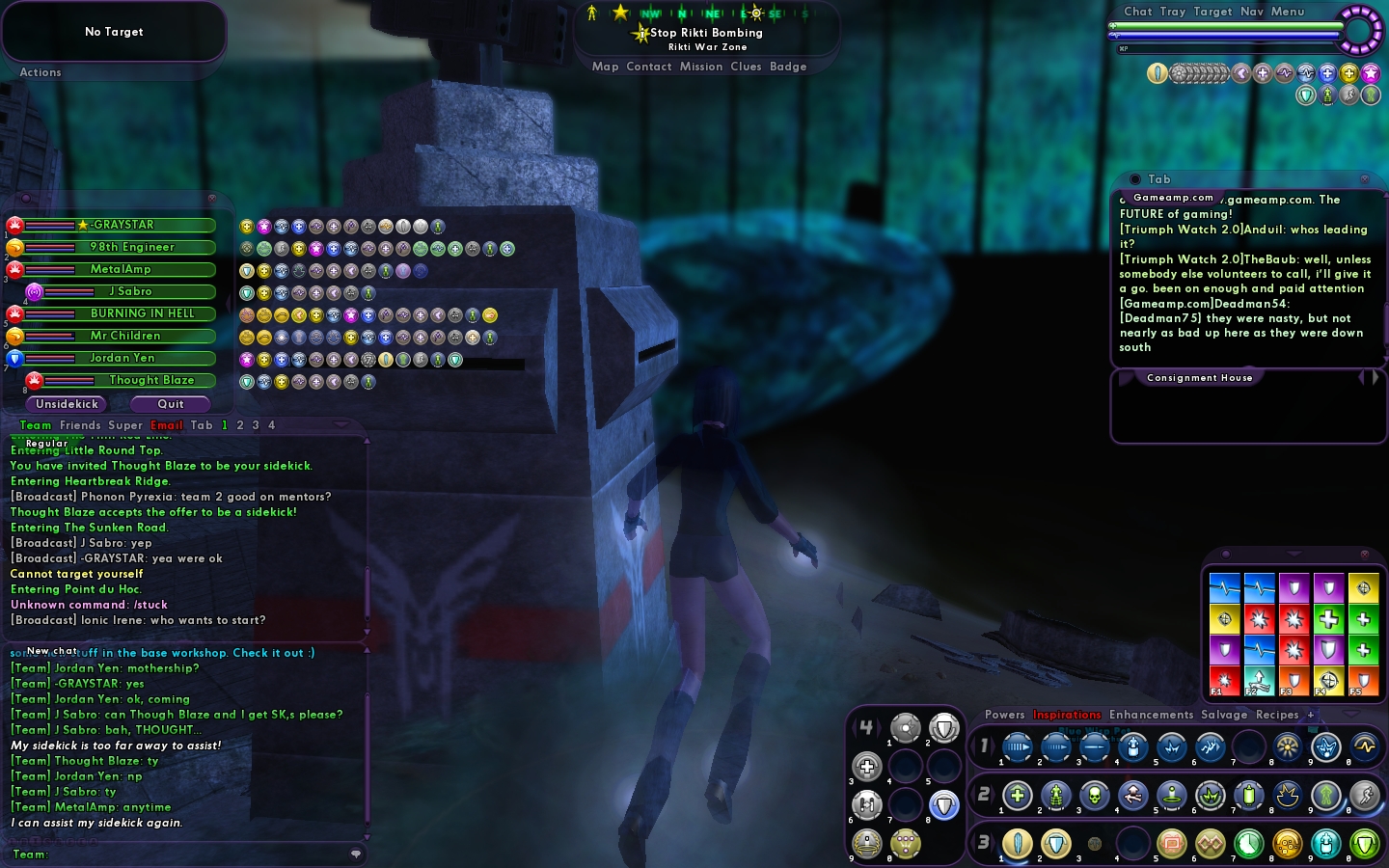Unsidekick your teammate with the Unsidekick button

coord(68,404)
